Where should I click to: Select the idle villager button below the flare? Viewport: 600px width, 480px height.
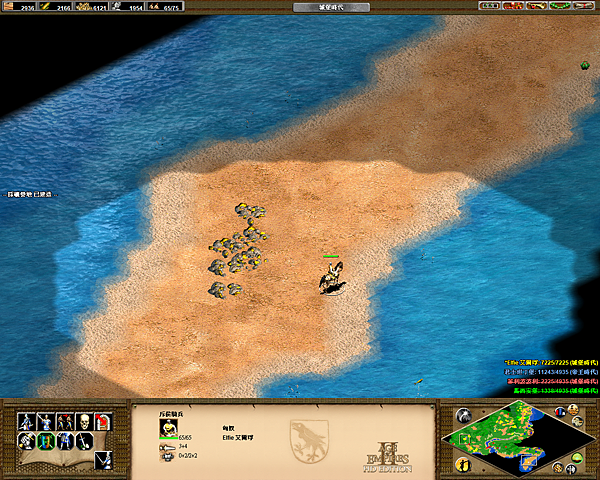coord(462,464)
